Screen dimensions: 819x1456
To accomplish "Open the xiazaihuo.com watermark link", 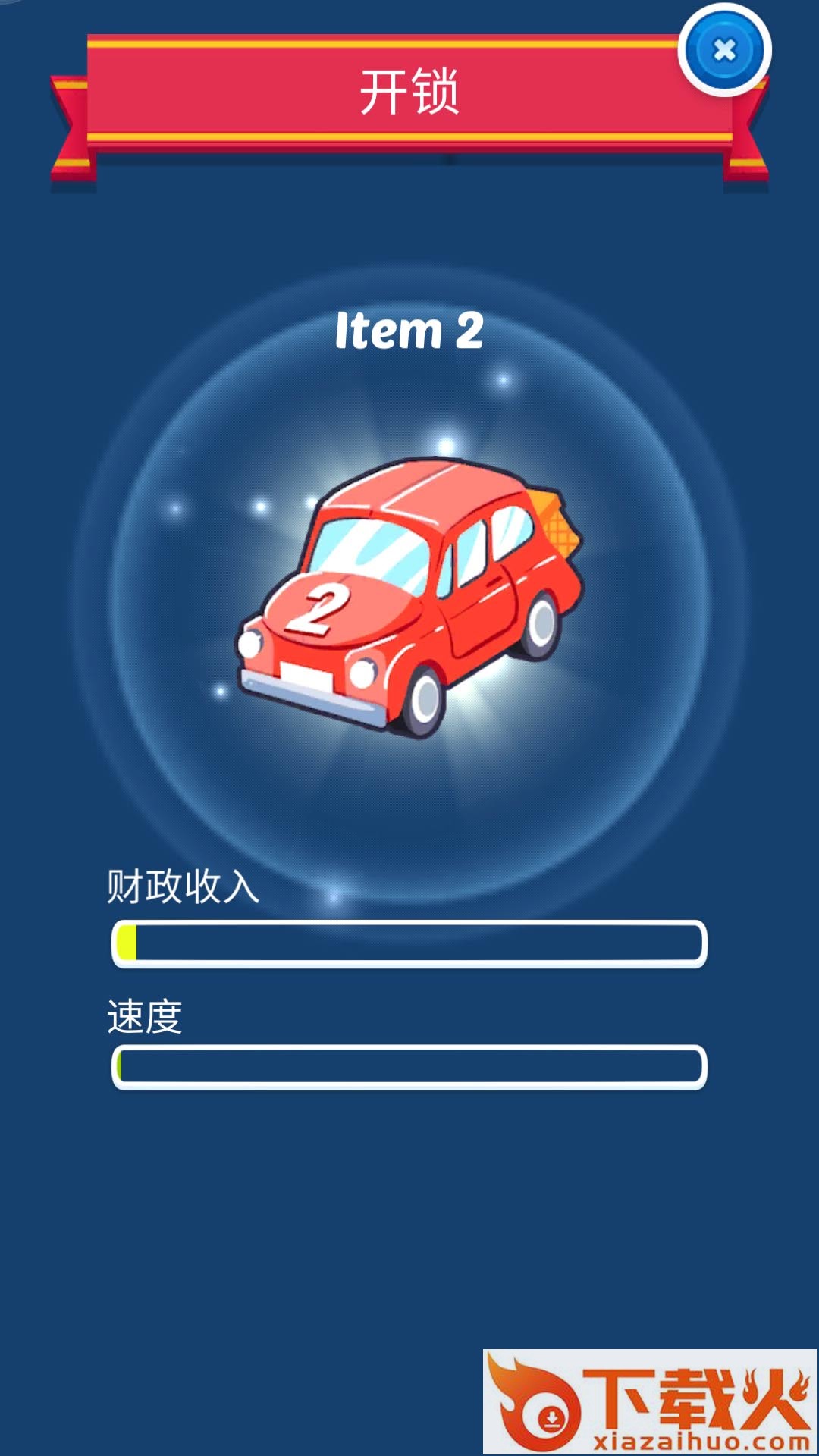I will point(650,1401).
